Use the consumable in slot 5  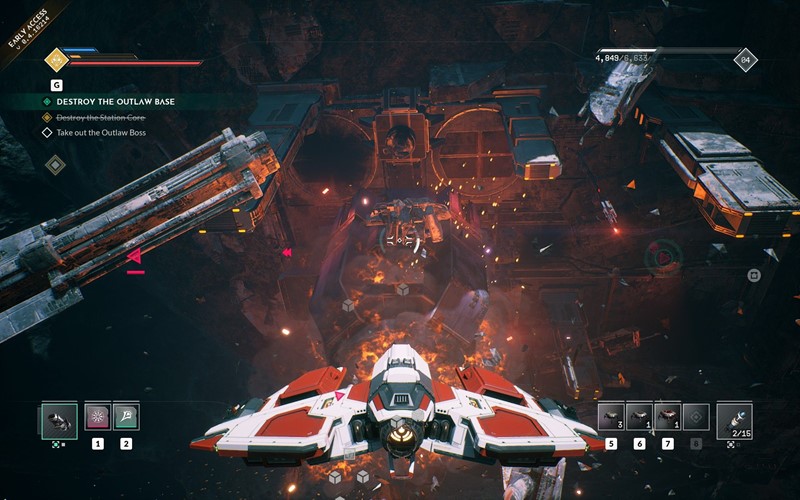coord(611,416)
